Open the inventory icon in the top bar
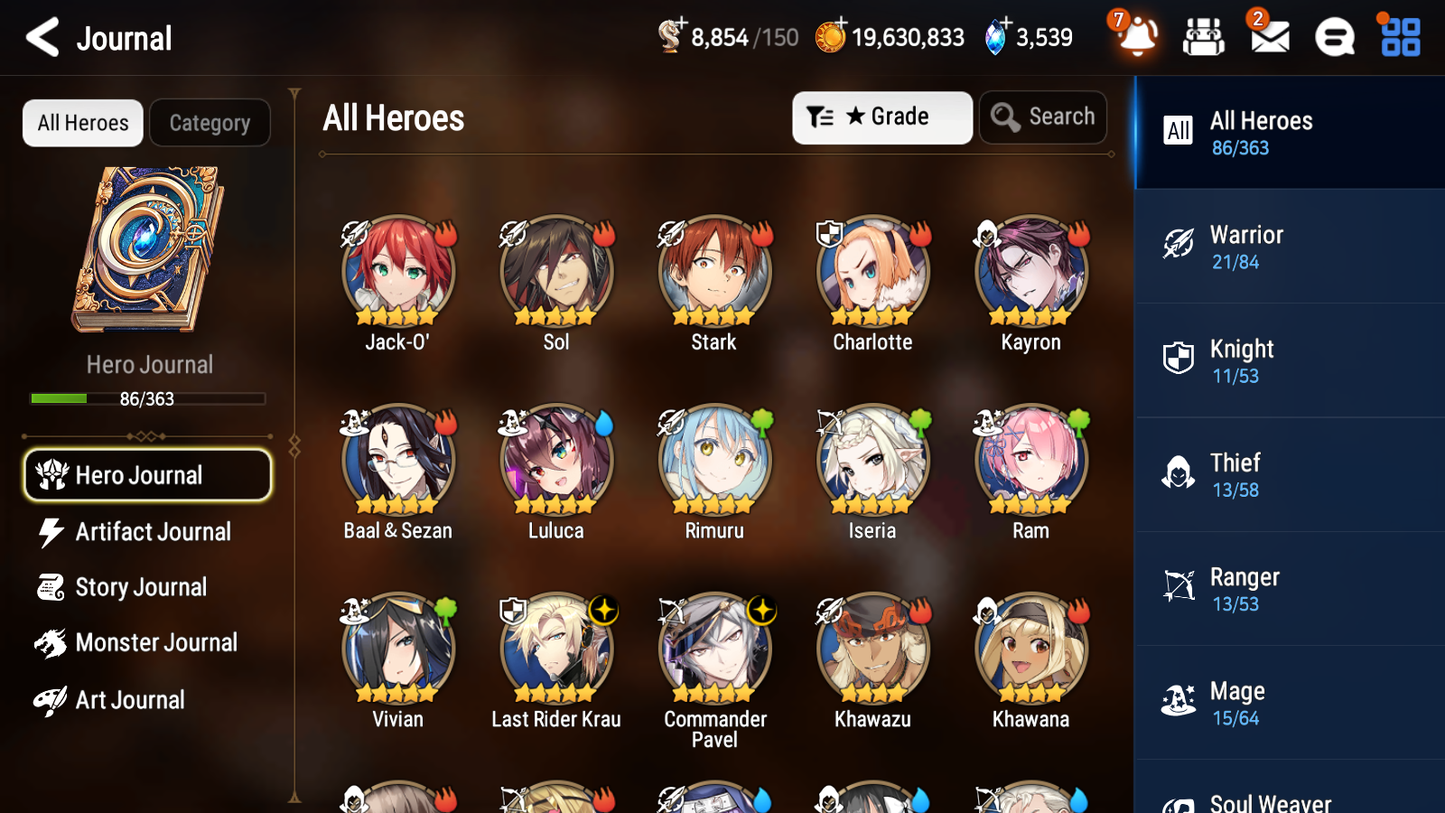 point(1203,36)
